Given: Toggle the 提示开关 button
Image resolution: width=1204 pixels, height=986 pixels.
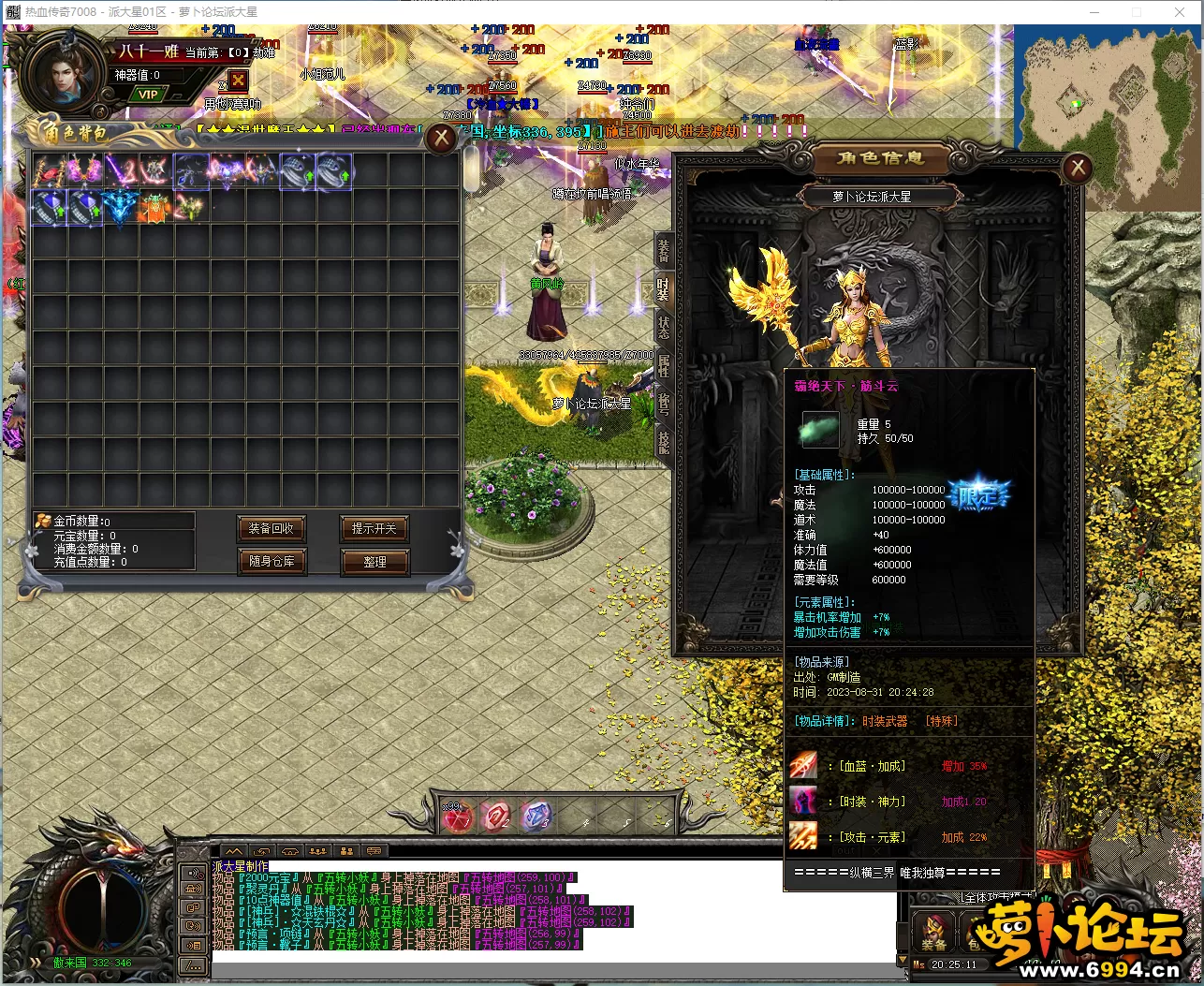Looking at the screenshot, I should pos(374,529).
